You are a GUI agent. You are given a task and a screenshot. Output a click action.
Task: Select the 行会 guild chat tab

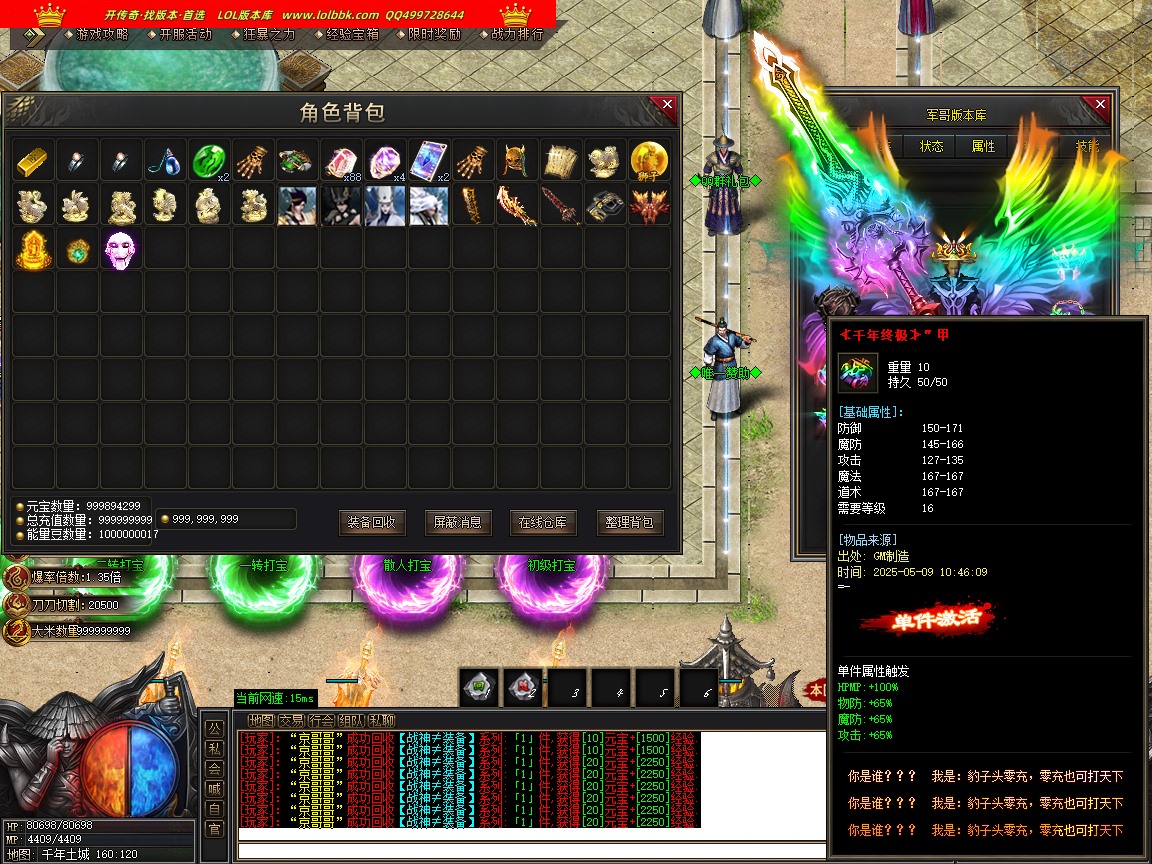[321, 720]
